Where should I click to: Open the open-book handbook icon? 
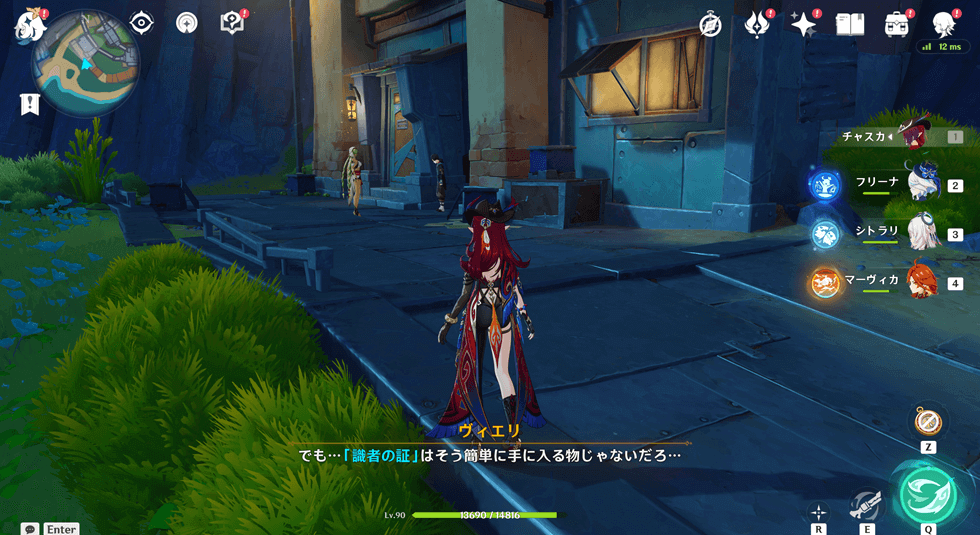pyautogui.click(x=849, y=25)
